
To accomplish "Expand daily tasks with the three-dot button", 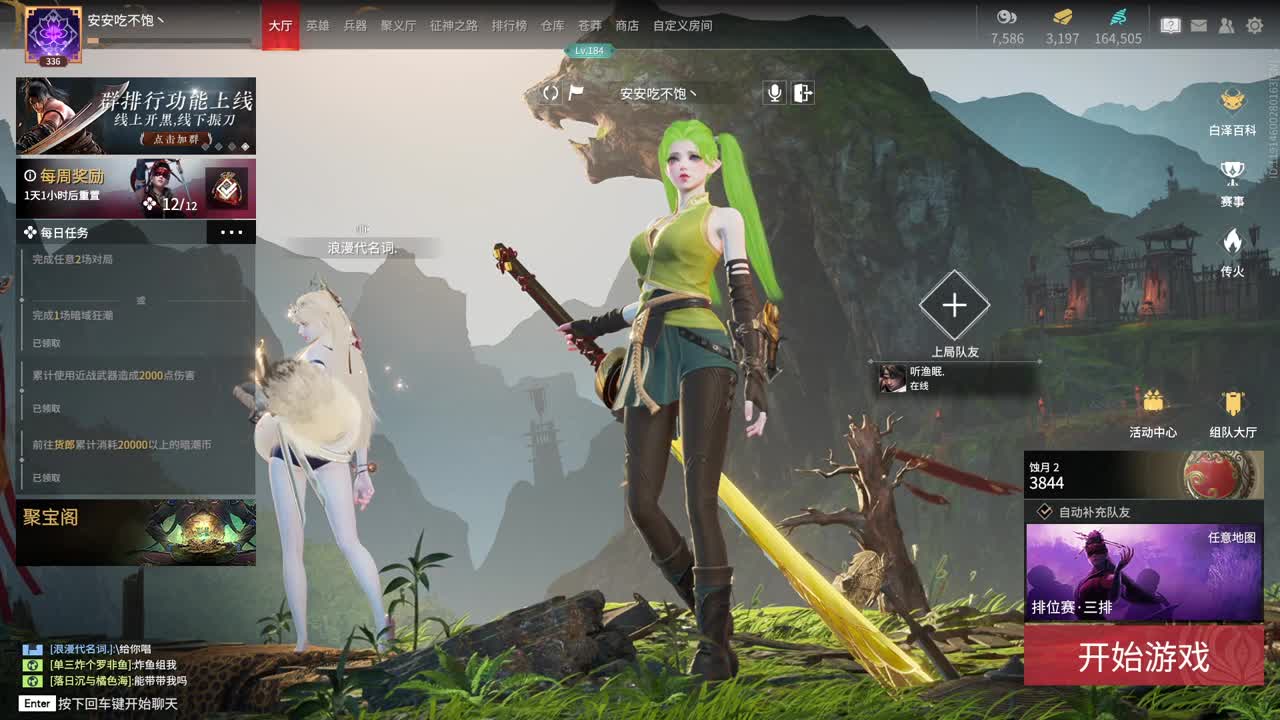I will click(x=231, y=232).
